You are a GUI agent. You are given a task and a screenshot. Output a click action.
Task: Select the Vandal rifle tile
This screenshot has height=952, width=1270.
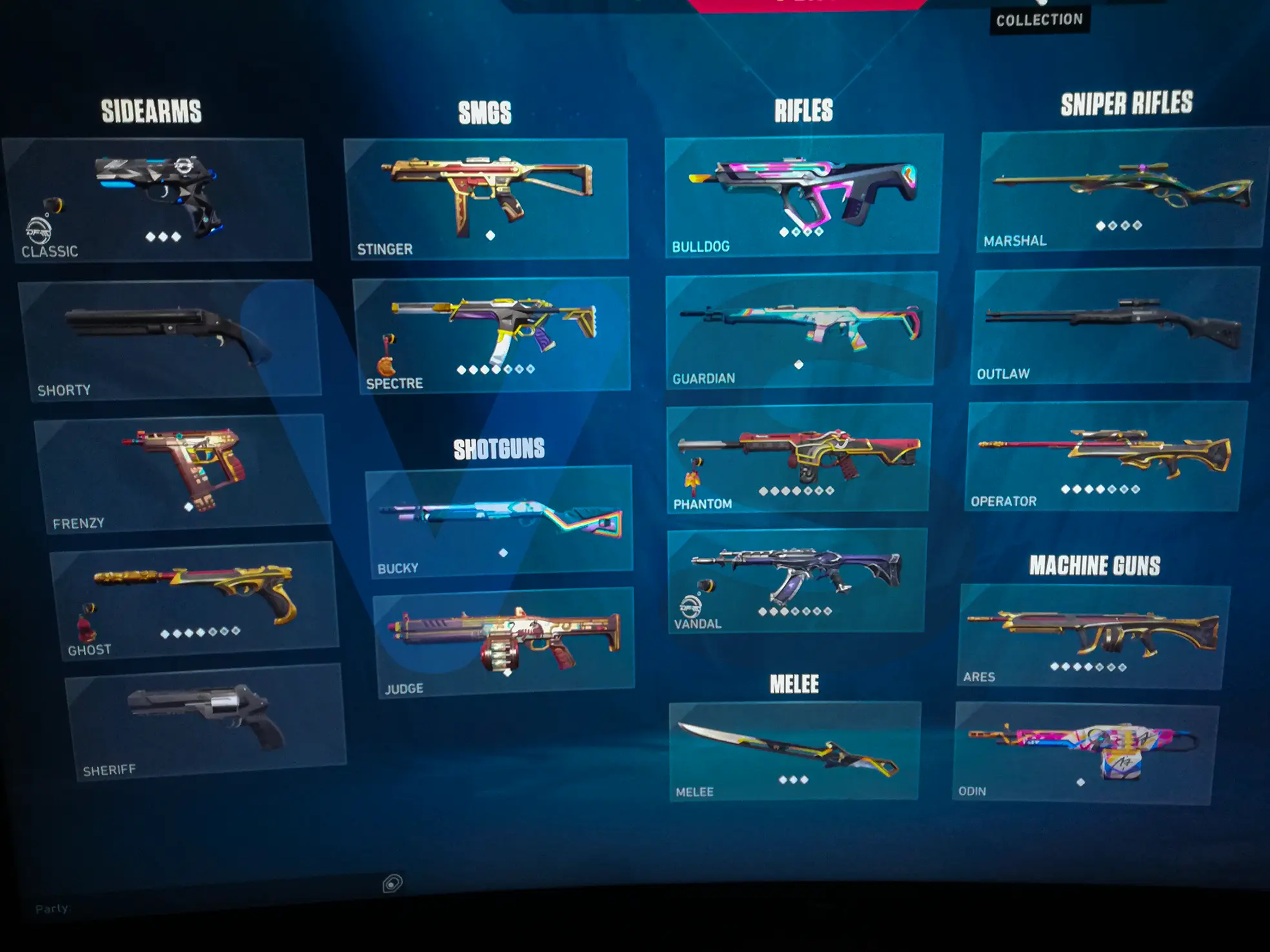pyautogui.click(x=796, y=580)
